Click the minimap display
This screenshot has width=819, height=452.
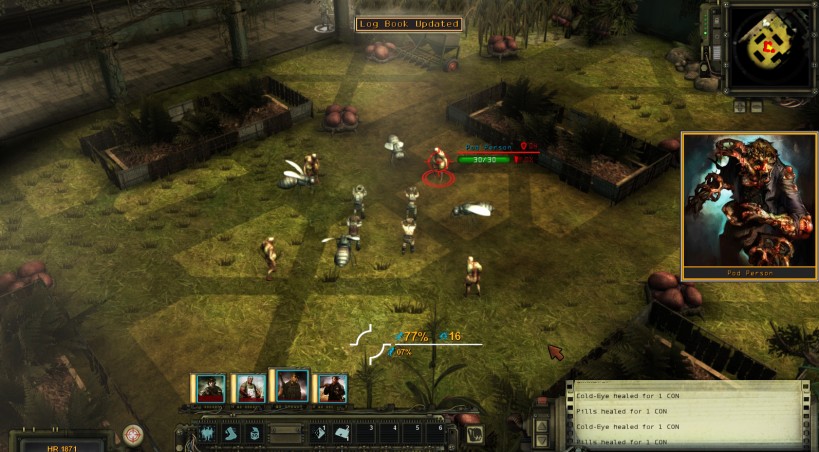pyautogui.click(x=767, y=45)
